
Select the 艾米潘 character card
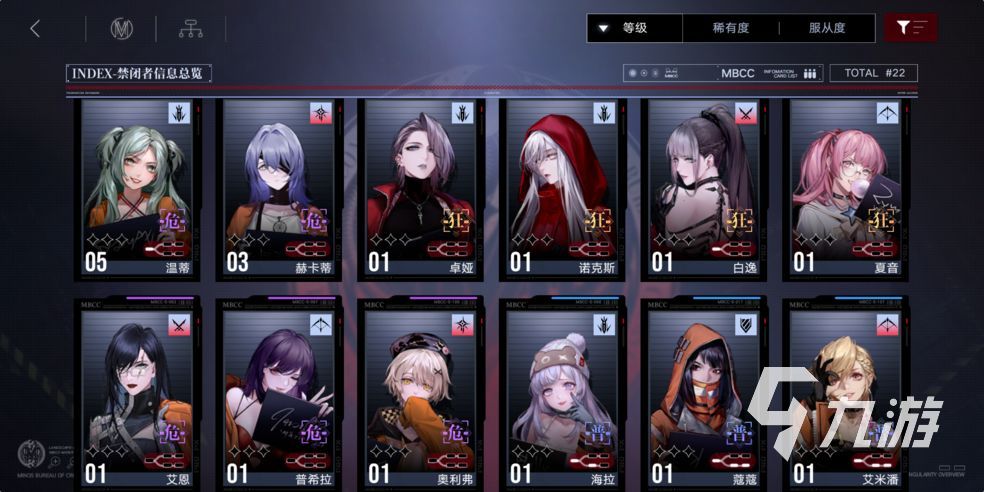pos(845,395)
